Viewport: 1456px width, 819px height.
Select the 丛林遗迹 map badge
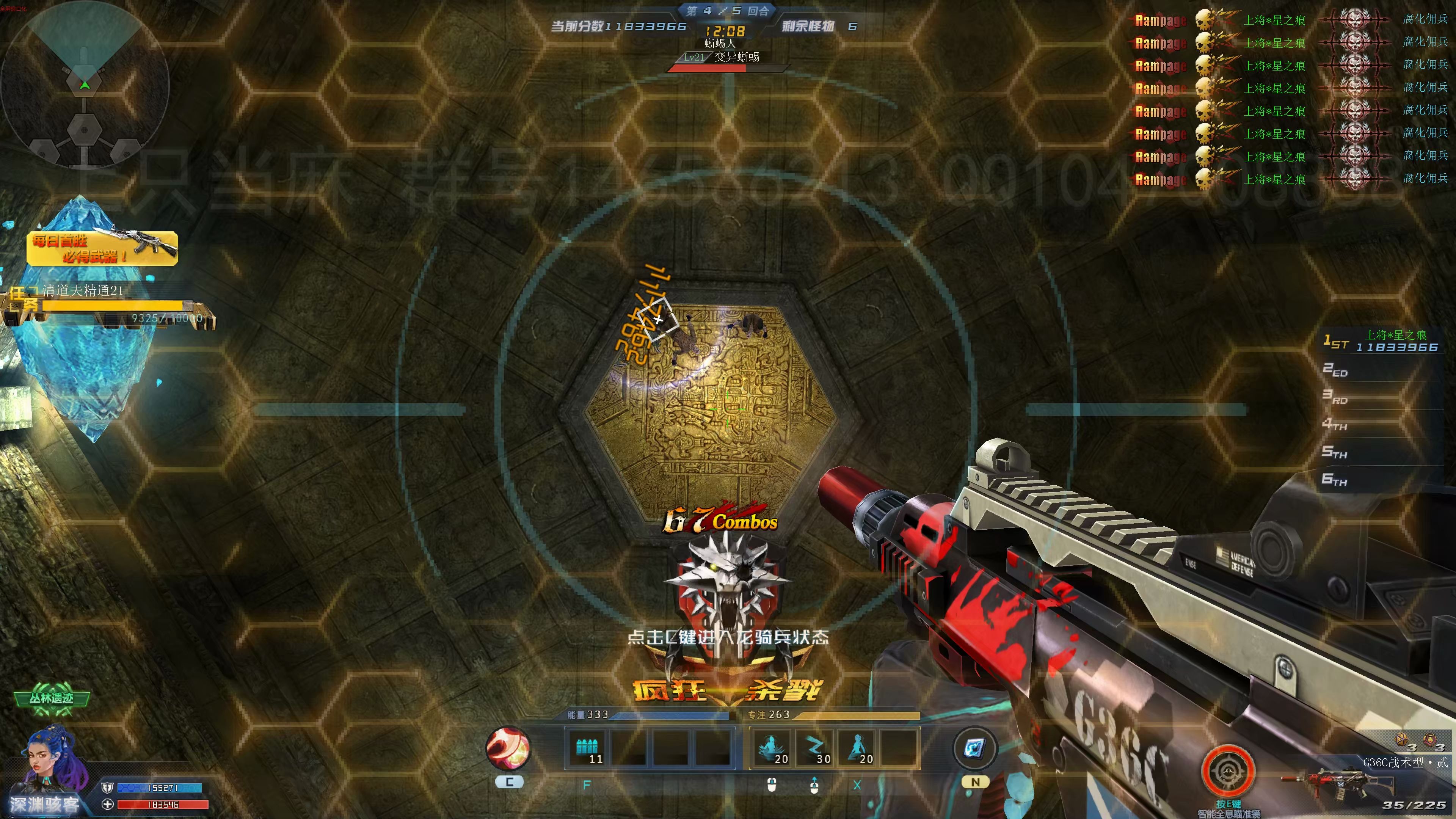pos(52,698)
